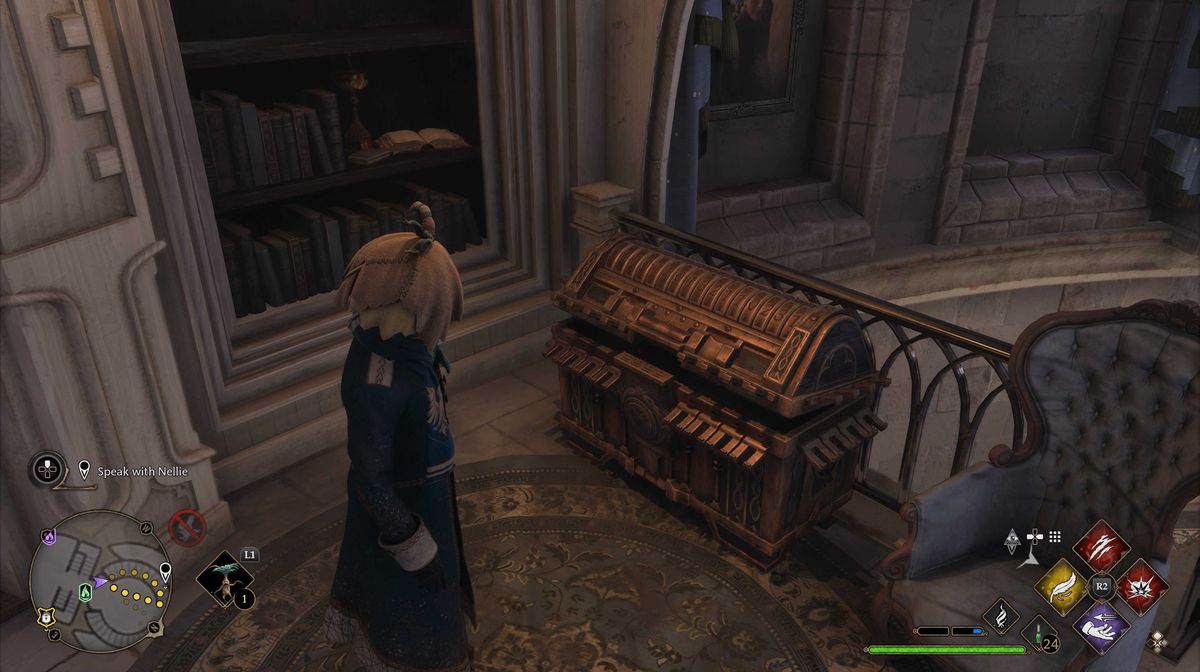Click the purple flame marker on minimap edge
Viewport: 1200px width, 672px height.
tap(48, 539)
